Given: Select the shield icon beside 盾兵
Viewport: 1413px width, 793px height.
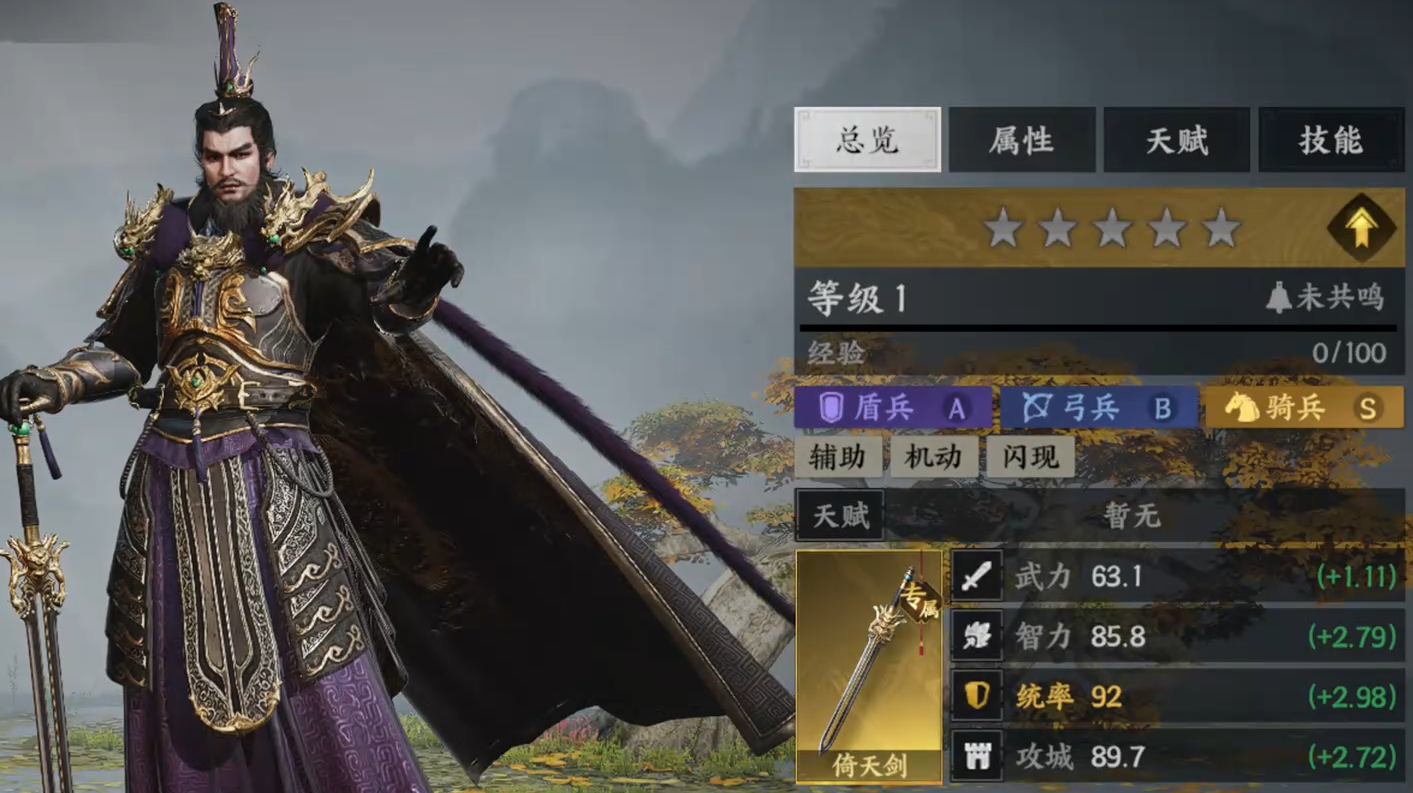Looking at the screenshot, I should [830, 408].
